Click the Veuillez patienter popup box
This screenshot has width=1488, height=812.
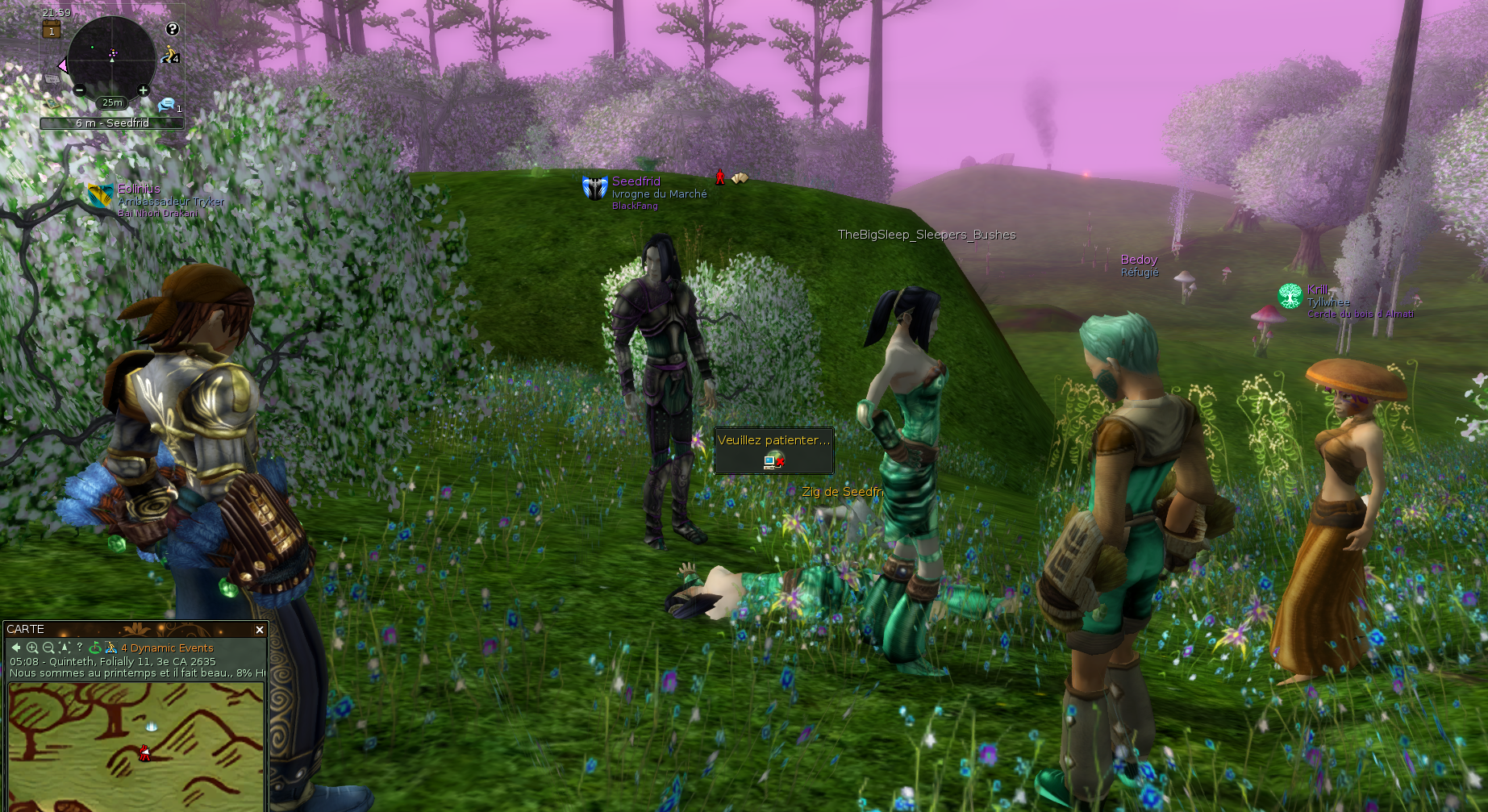pyautogui.click(x=773, y=451)
